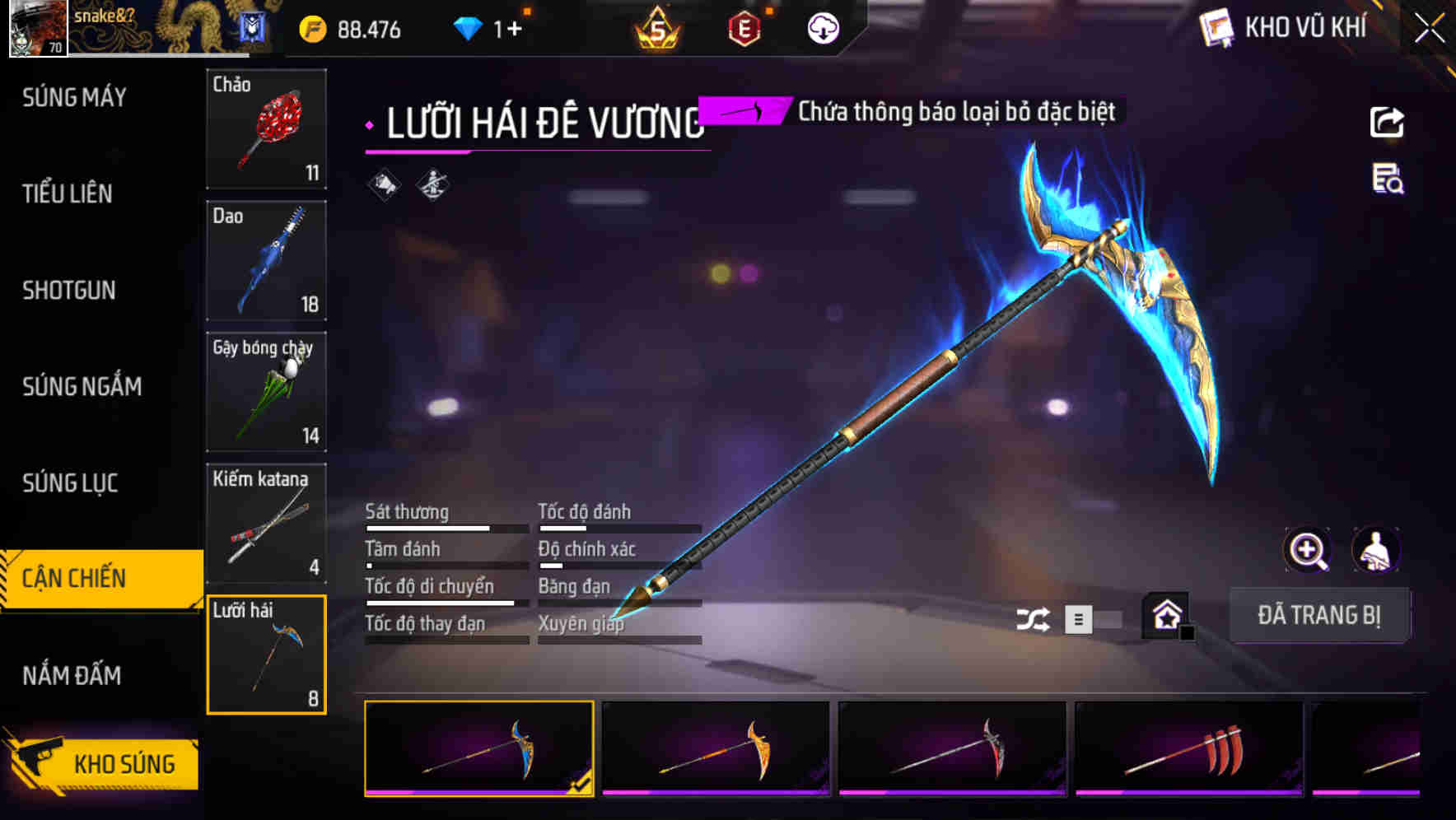Select the character preview icon
Image resolution: width=1456 pixels, height=820 pixels.
tap(1374, 550)
